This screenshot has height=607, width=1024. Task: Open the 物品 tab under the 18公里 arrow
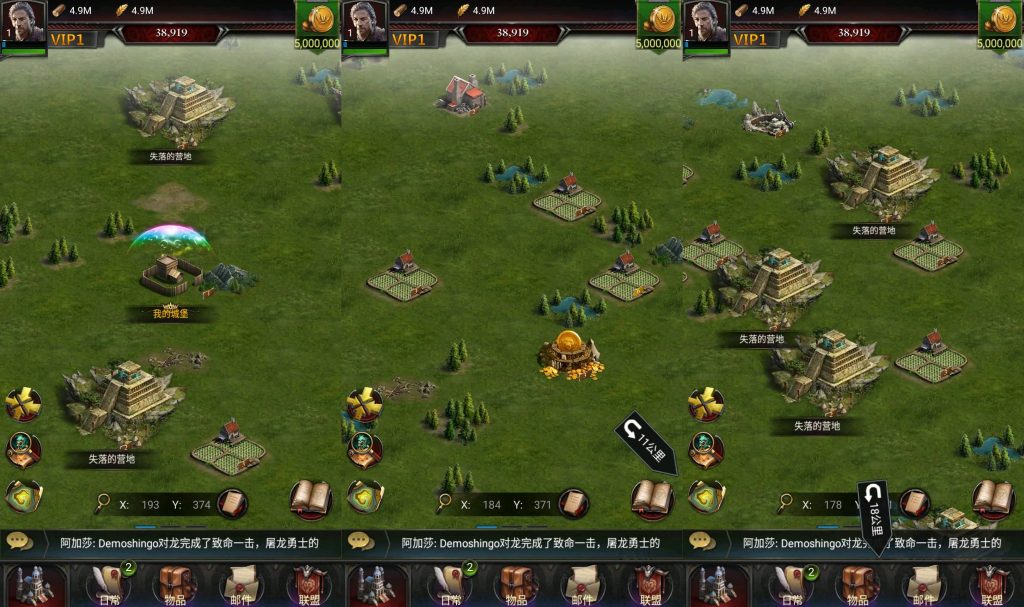[x=857, y=585]
